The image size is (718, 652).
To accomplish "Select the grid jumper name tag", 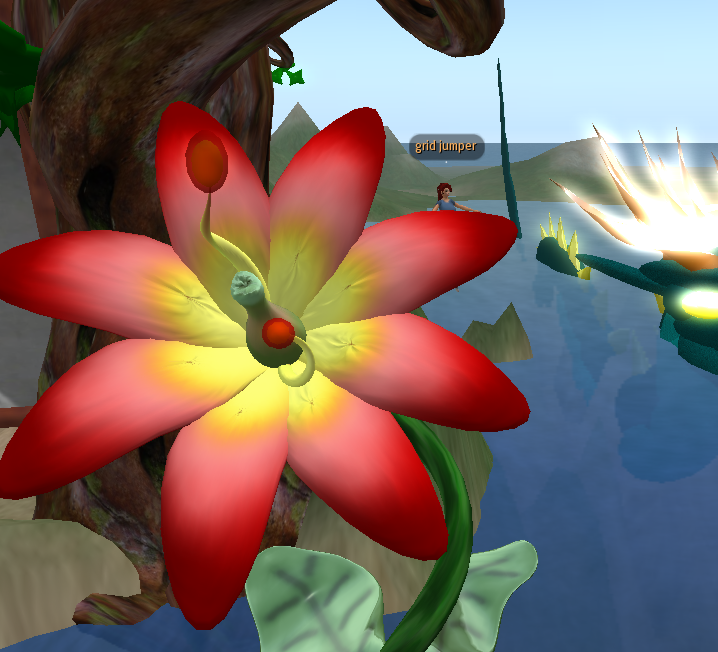I will (x=446, y=147).
